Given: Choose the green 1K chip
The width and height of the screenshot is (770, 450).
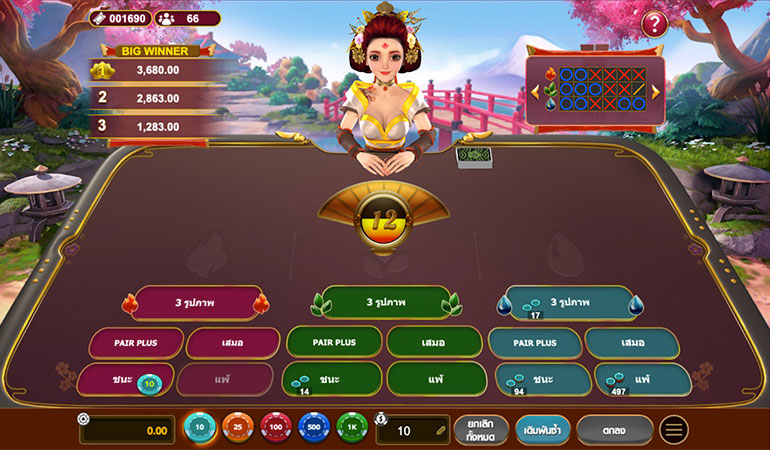Looking at the screenshot, I should (x=352, y=429).
